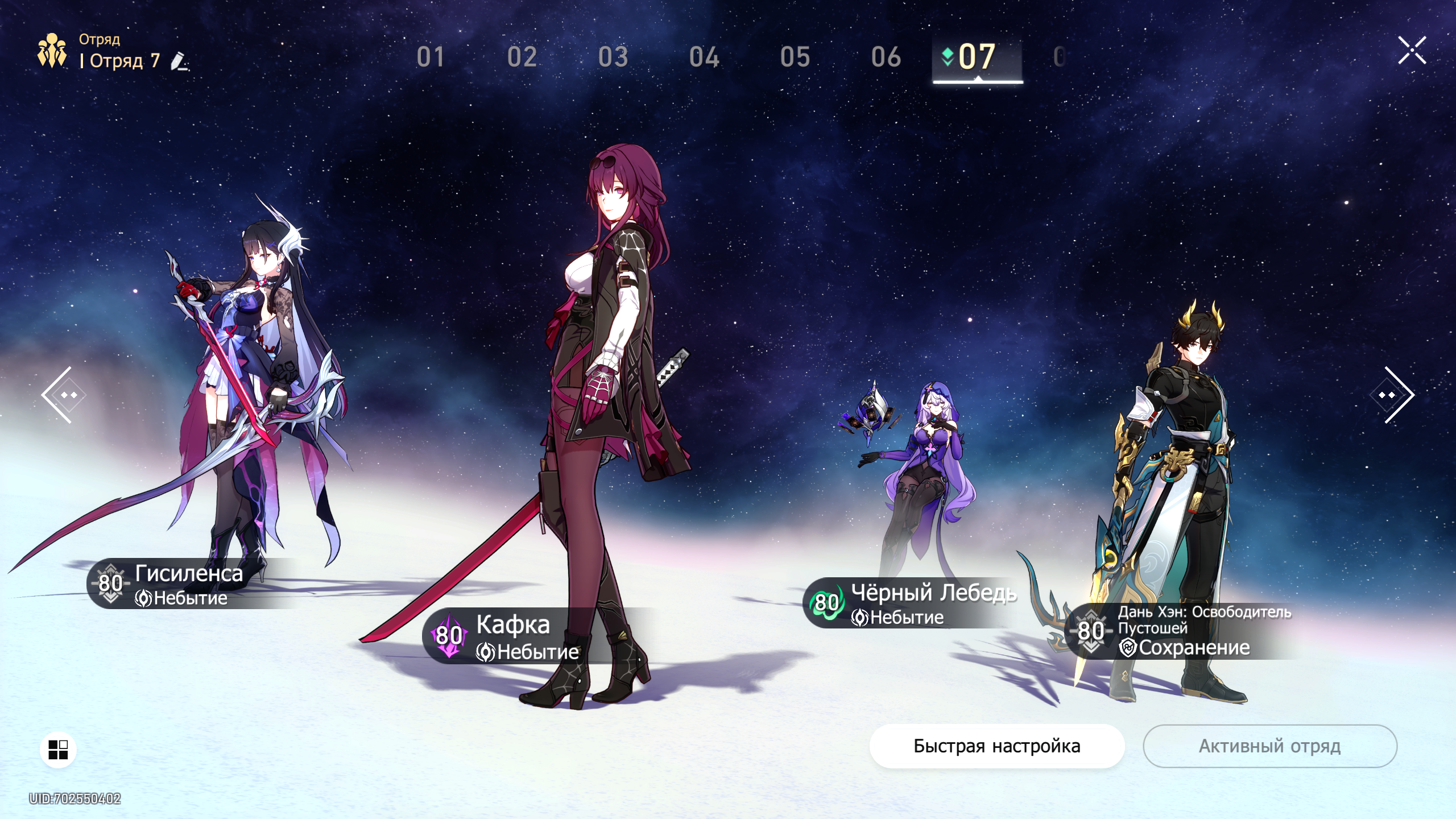1456x819 pixels.
Task: Switch to team tab 04
Action: pyautogui.click(x=704, y=57)
